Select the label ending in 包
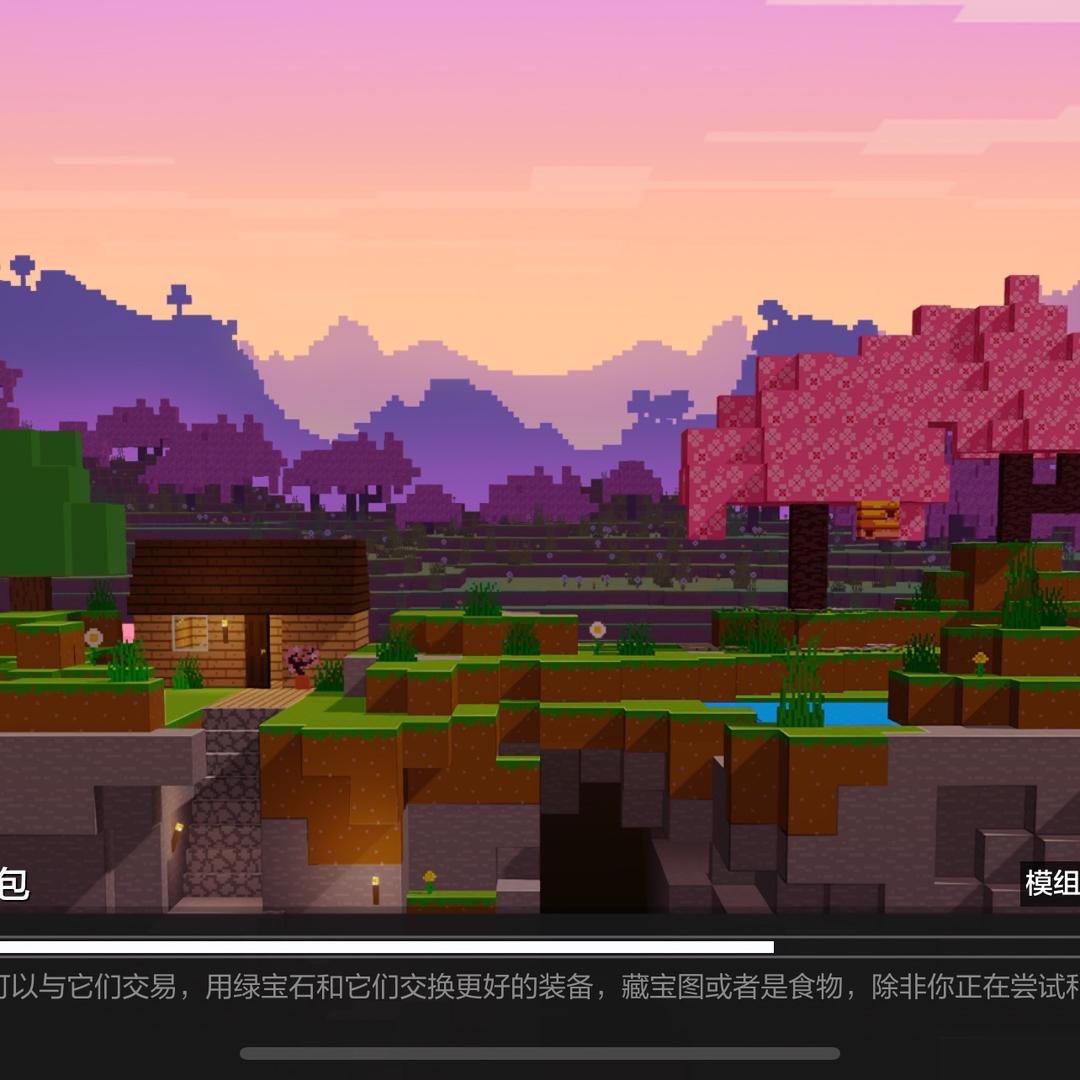Screen dimensions: 1080x1080 pyautogui.click(x=13, y=884)
